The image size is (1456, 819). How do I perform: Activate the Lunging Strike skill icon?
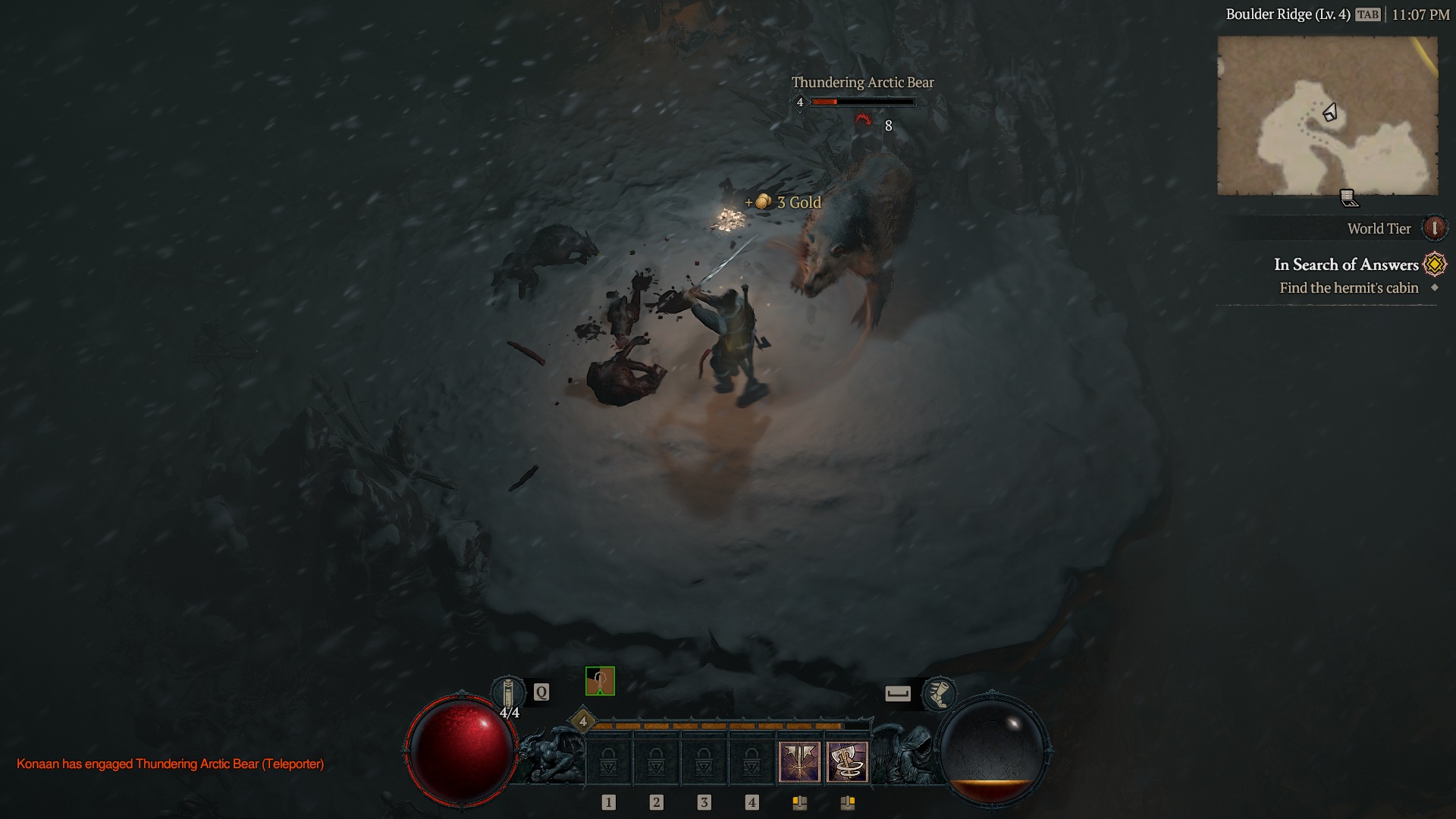tap(800, 761)
